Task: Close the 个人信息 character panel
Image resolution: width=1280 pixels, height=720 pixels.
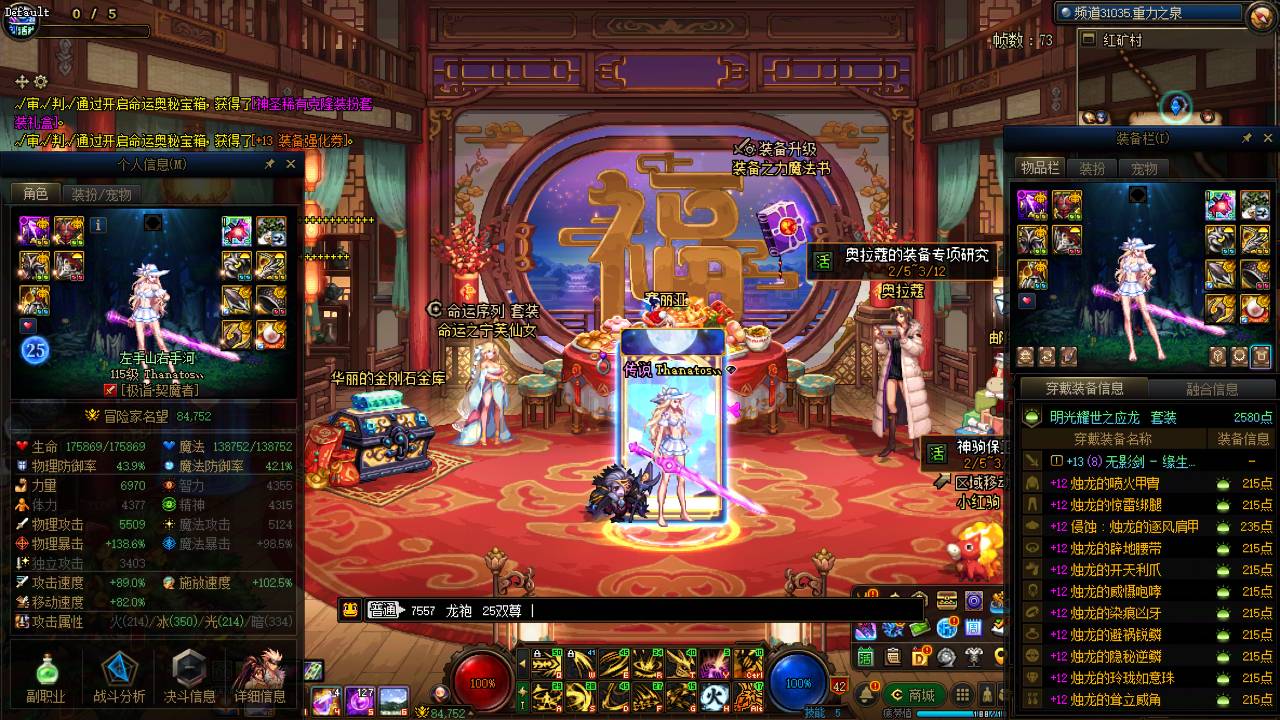Action: point(291,164)
